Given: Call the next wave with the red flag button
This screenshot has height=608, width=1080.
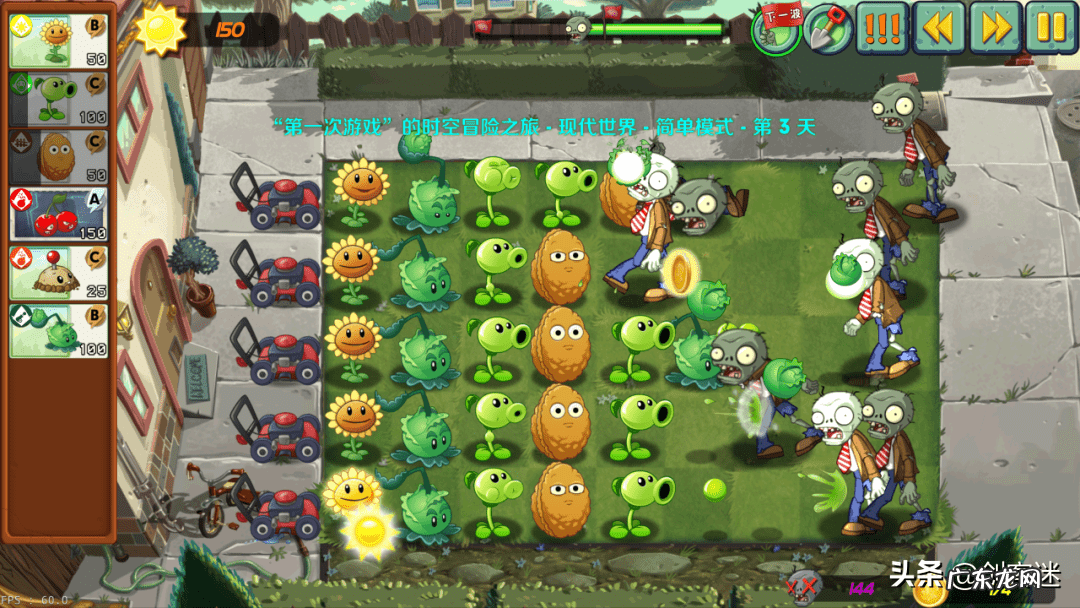Looking at the screenshot, I should [776, 27].
